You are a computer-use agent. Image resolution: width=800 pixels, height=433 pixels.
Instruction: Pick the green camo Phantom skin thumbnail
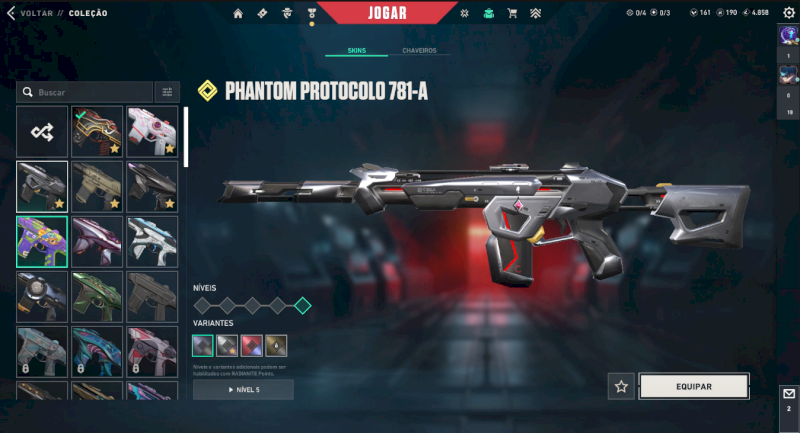pos(97,295)
